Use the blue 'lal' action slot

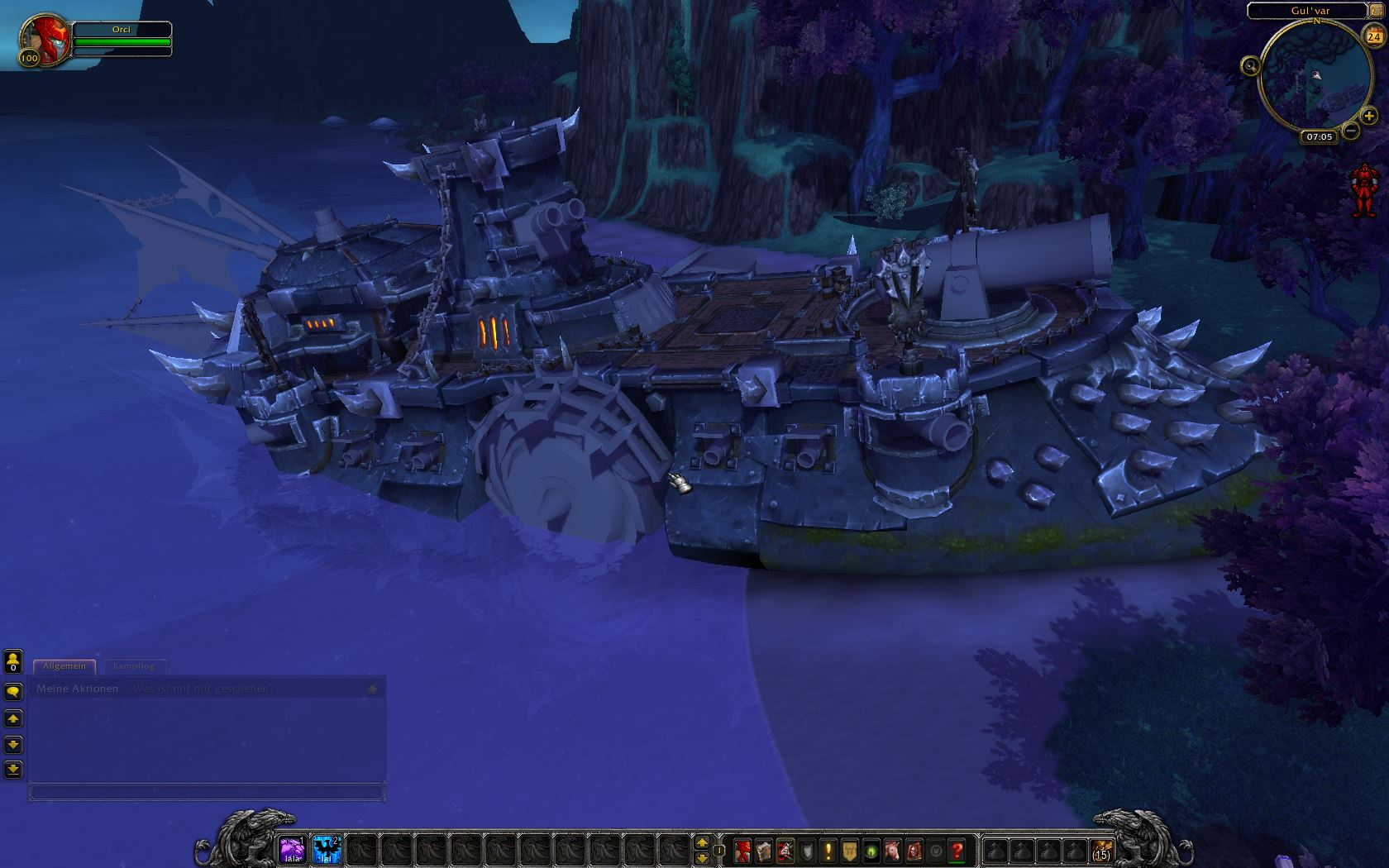point(327,849)
